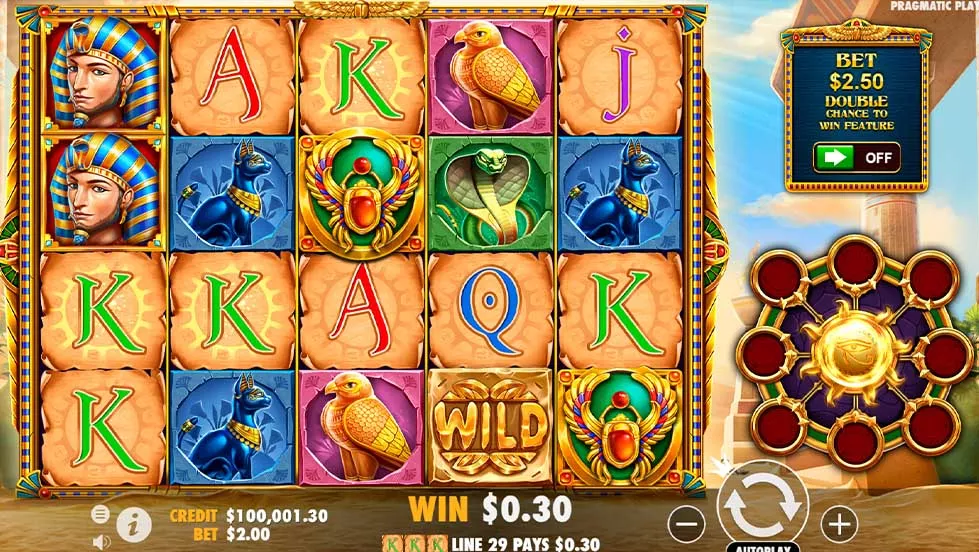Image resolution: width=979 pixels, height=552 pixels.
Task: Spin the reels with the circular arrows button
Action: [763, 506]
